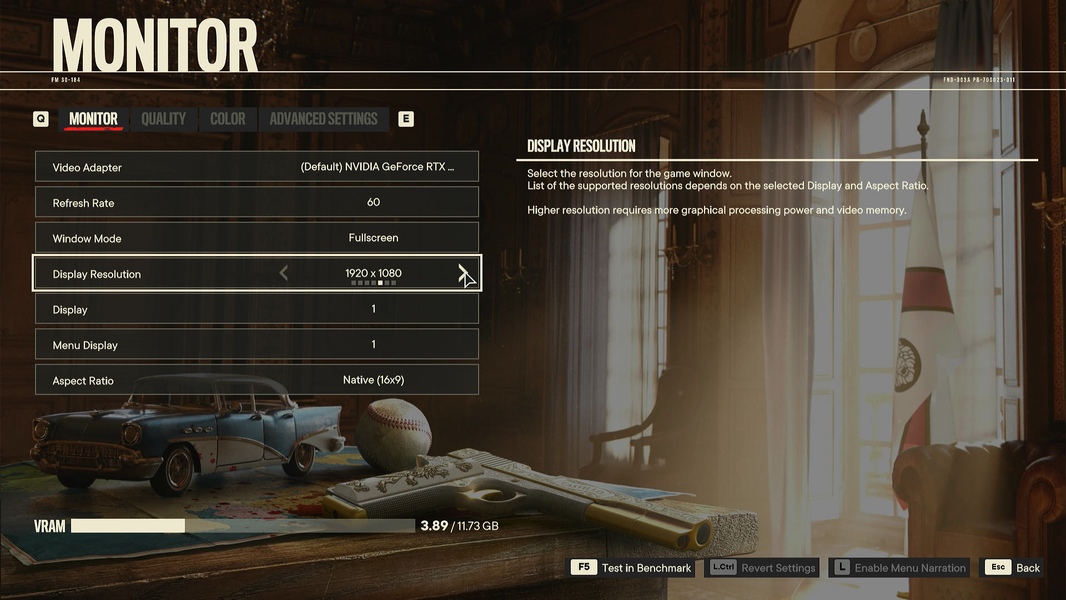The image size is (1066, 600).
Task: Run Test in Benchmark
Action: coord(632,568)
